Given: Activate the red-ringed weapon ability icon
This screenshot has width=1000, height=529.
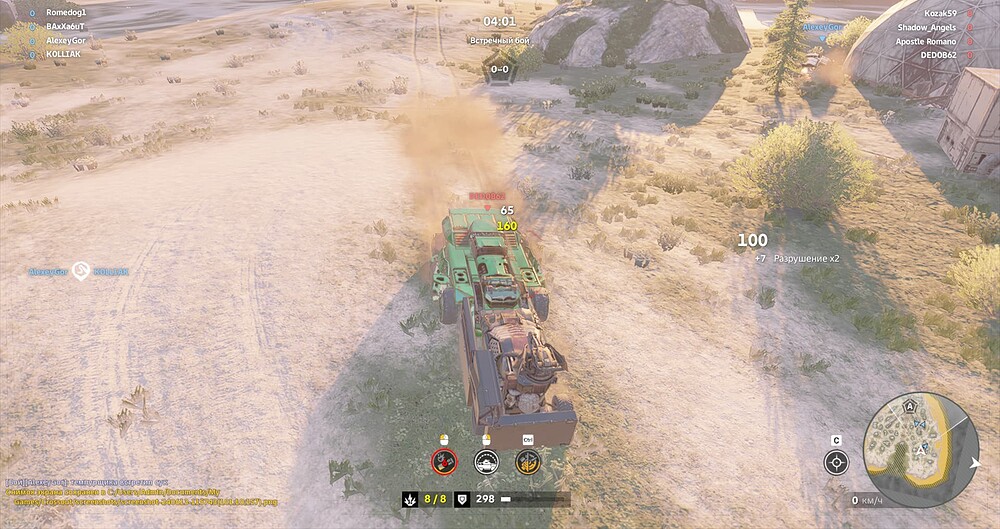Looking at the screenshot, I should click(x=444, y=461).
